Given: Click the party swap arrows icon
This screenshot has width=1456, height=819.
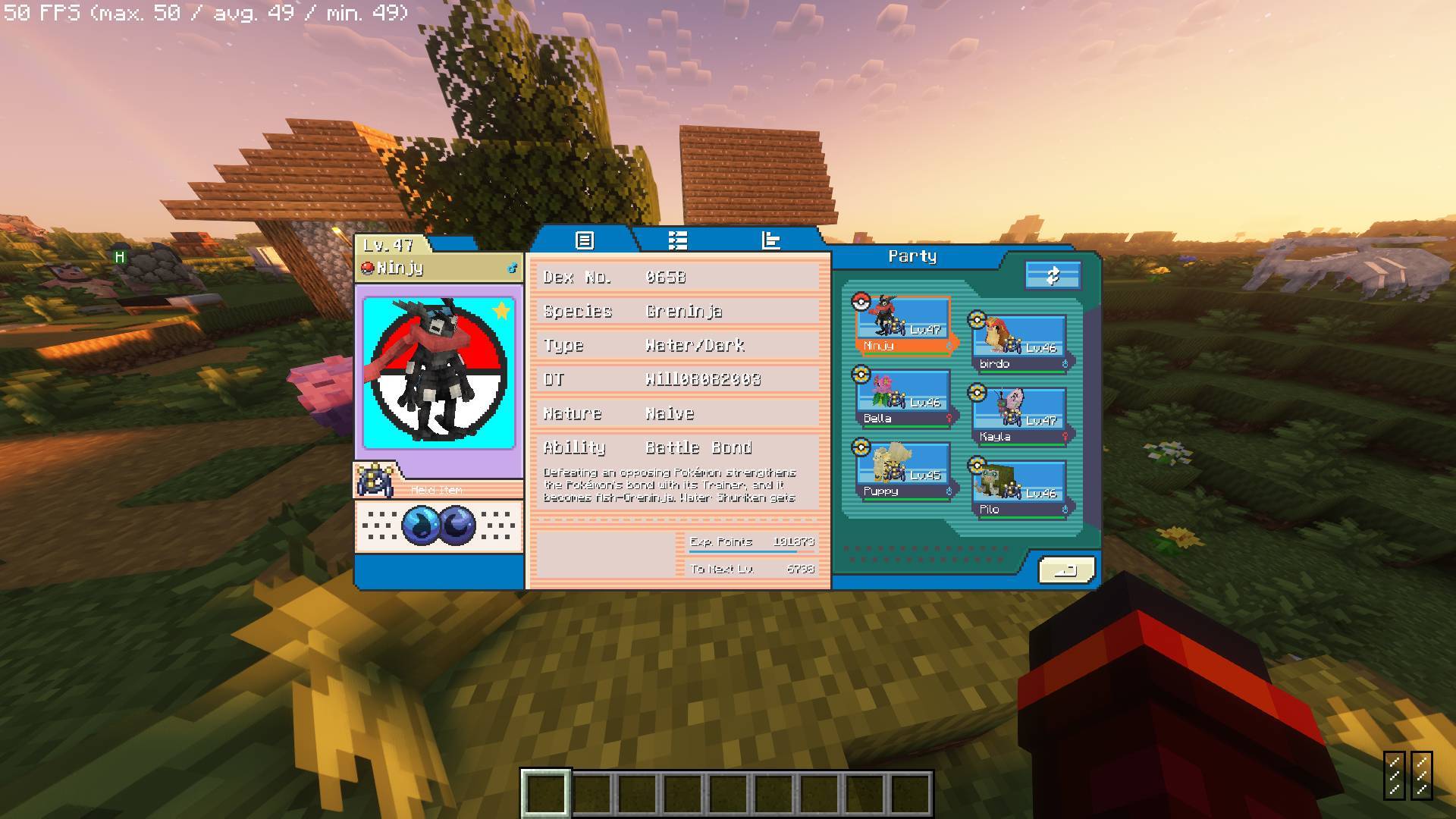Looking at the screenshot, I should point(1053,275).
